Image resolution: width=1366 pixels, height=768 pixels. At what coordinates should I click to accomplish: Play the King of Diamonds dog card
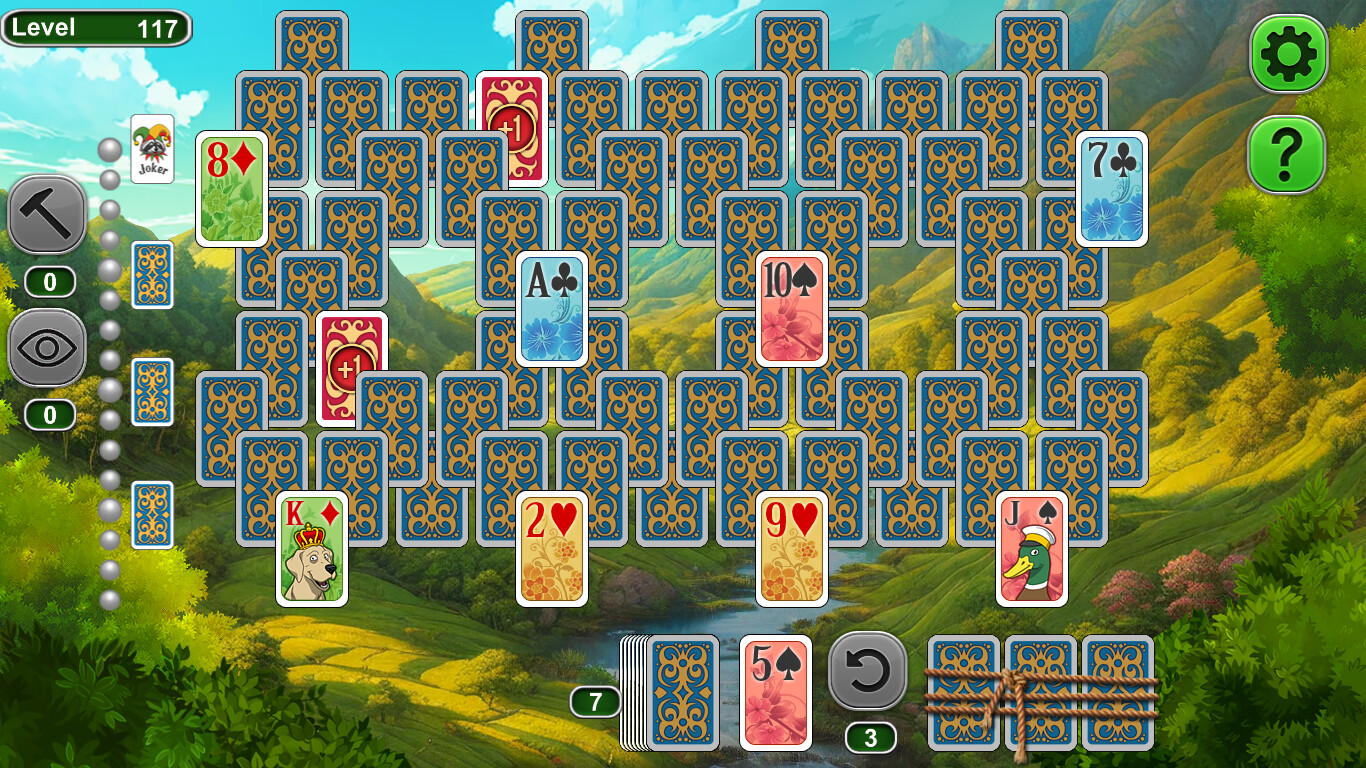coord(310,550)
